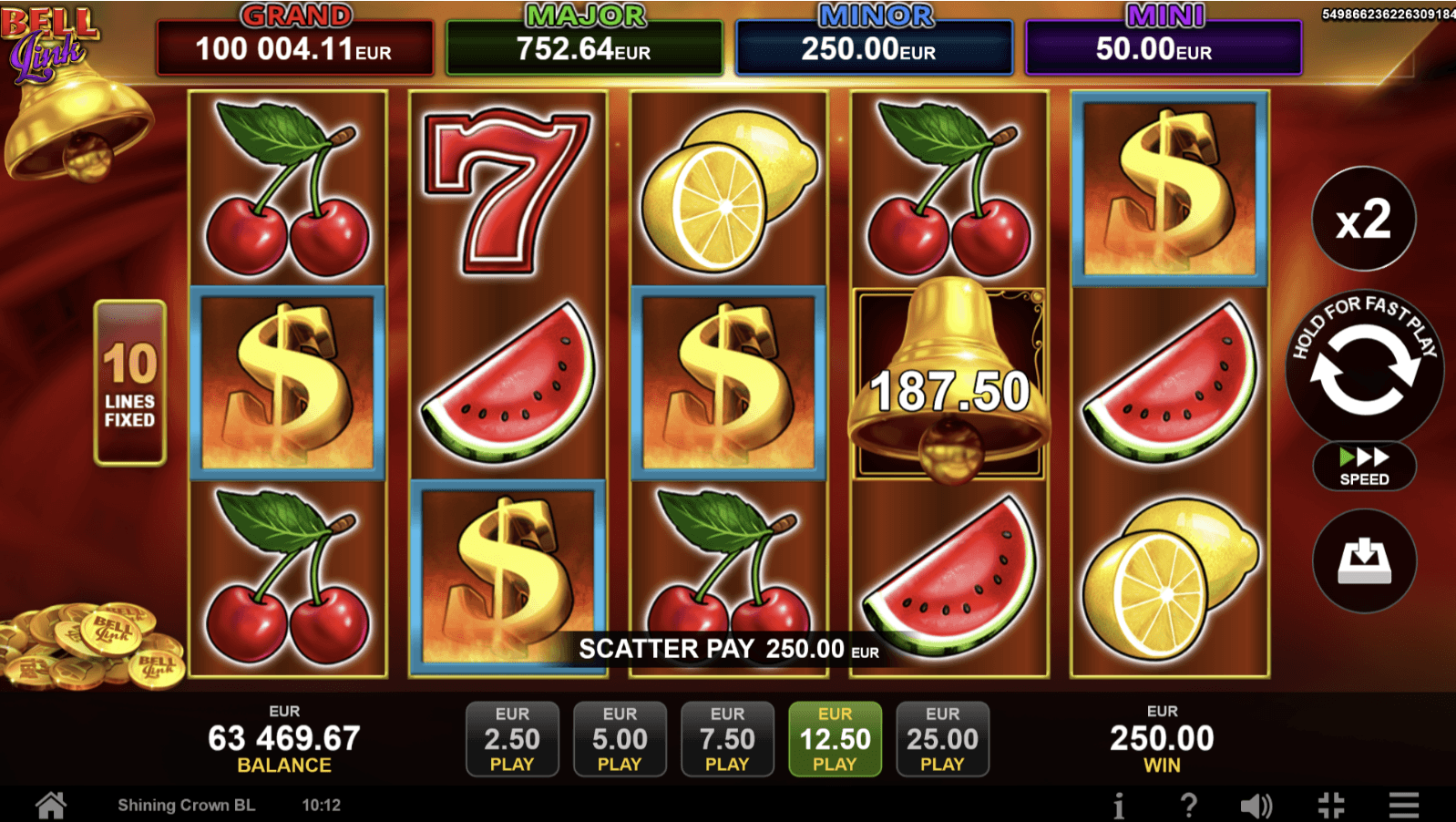Screen dimensions: 1456x822
Task: Select the EUR 5.00 PLAY bet
Action: pyautogui.click(x=620, y=739)
